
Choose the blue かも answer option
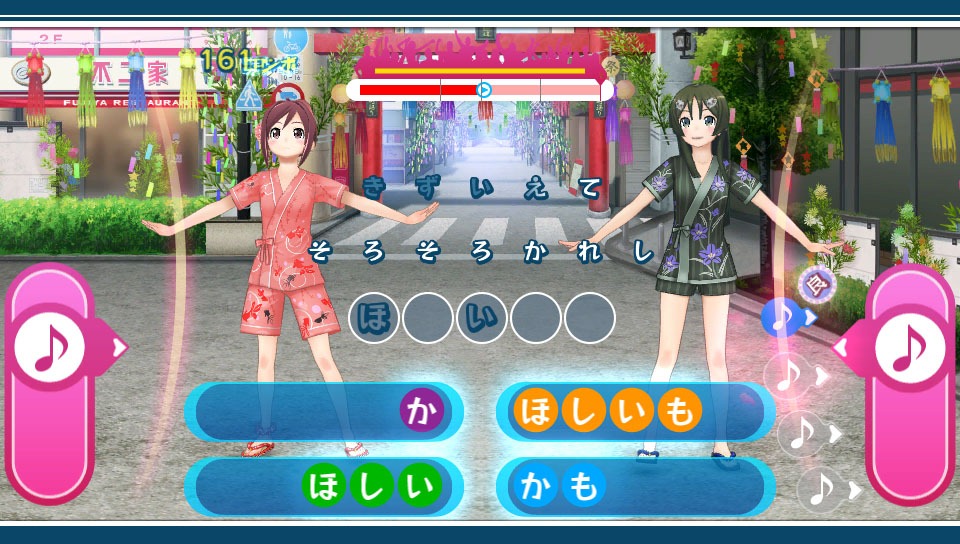coord(635,487)
